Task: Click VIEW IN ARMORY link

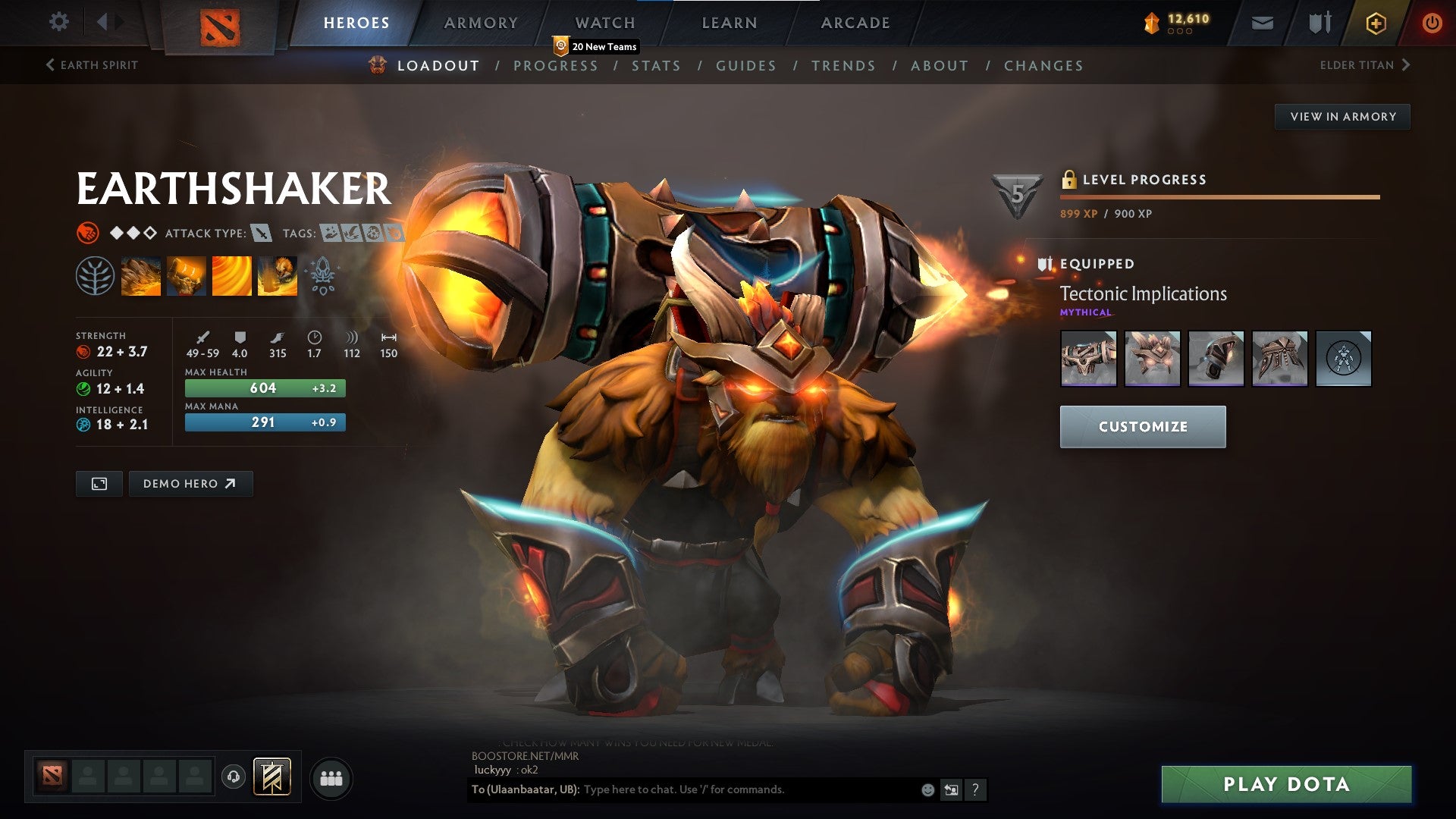Action: [x=1342, y=116]
